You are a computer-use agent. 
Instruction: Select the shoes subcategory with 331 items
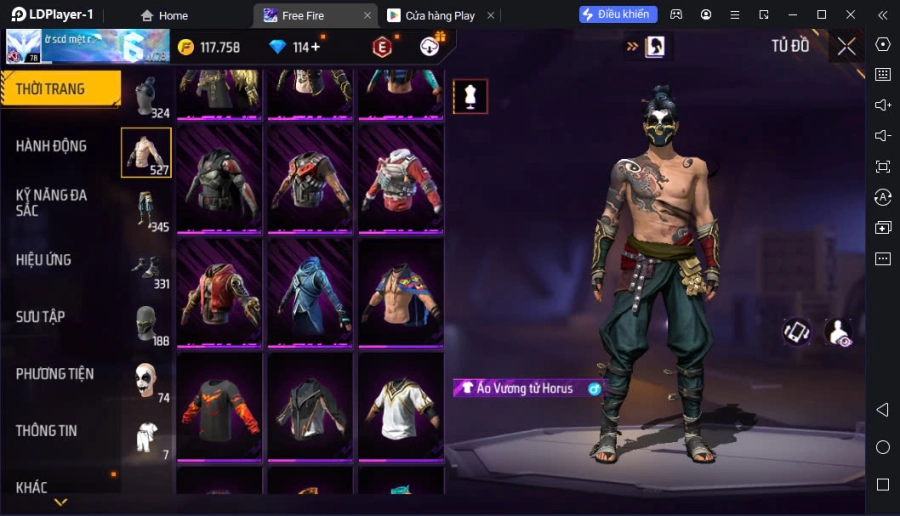tap(147, 267)
